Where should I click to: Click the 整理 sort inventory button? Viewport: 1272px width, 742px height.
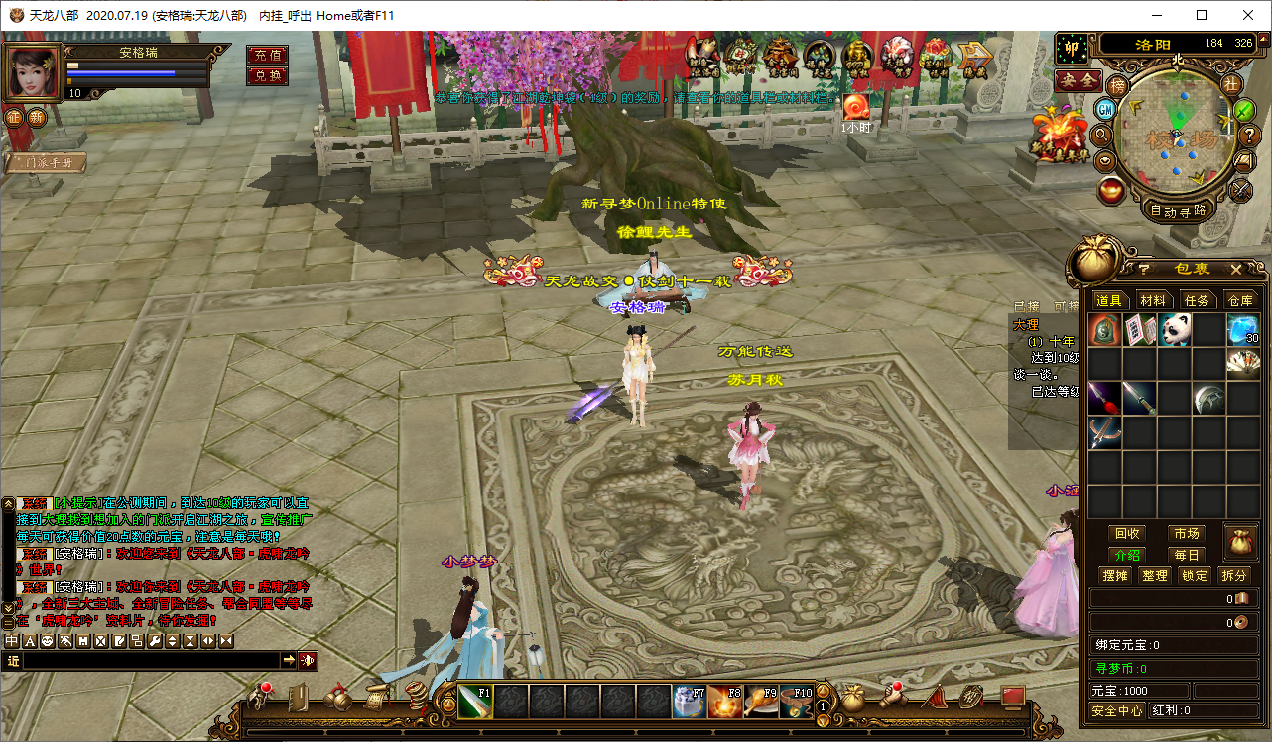click(1154, 575)
